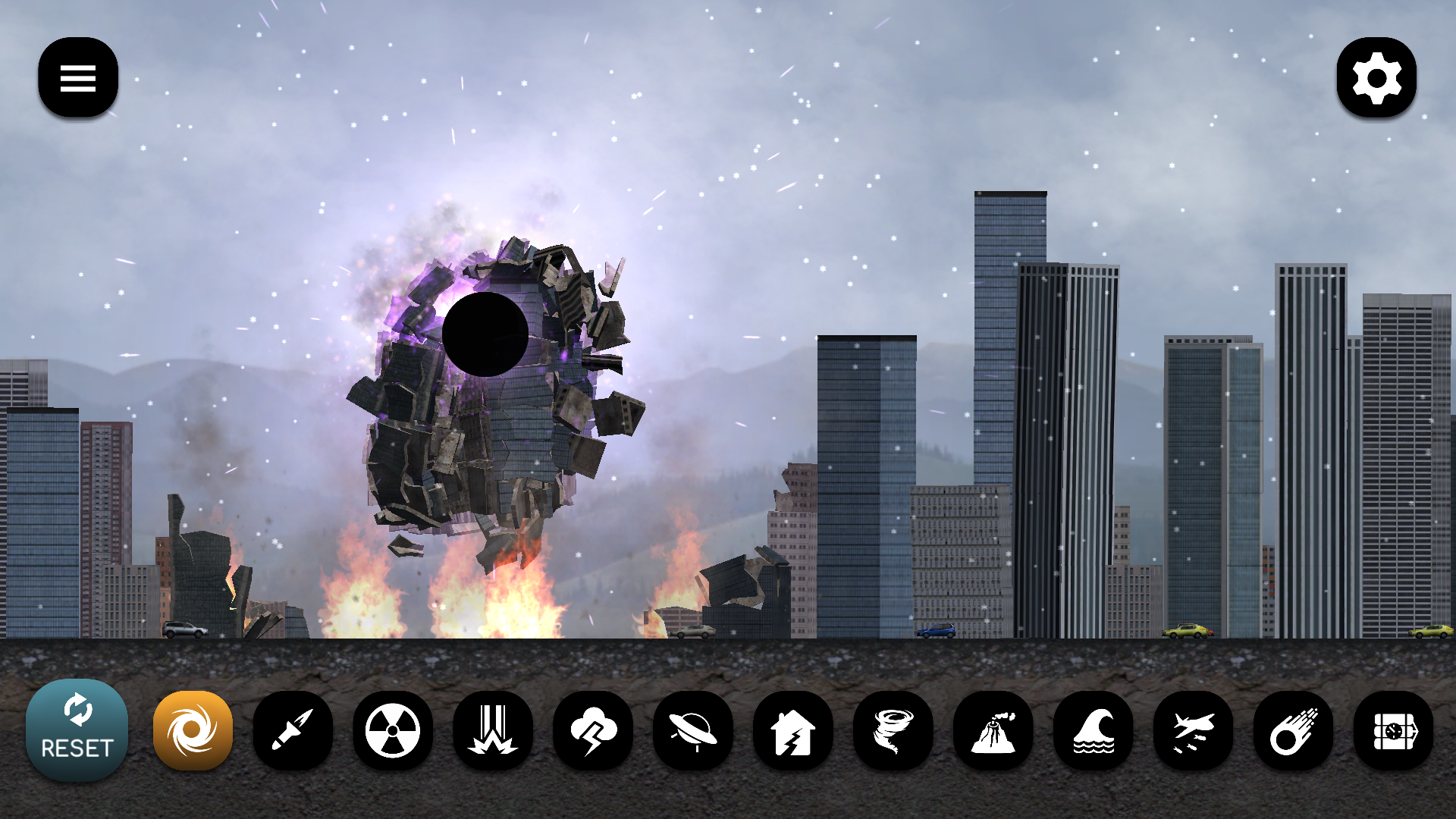Image resolution: width=1456 pixels, height=819 pixels.
Task: Unleash the tsunami wave
Action: pyautogui.click(x=1094, y=730)
